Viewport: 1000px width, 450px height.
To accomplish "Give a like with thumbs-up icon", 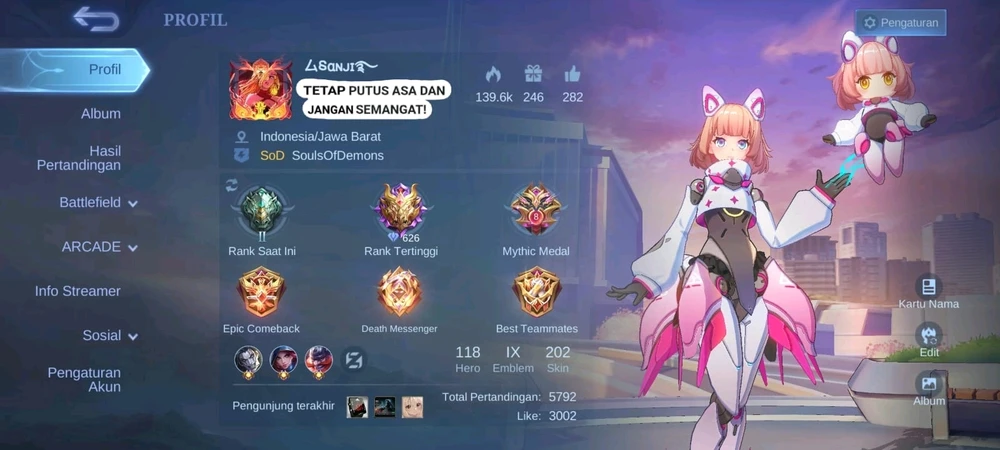I will pyautogui.click(x=572, y=75).
